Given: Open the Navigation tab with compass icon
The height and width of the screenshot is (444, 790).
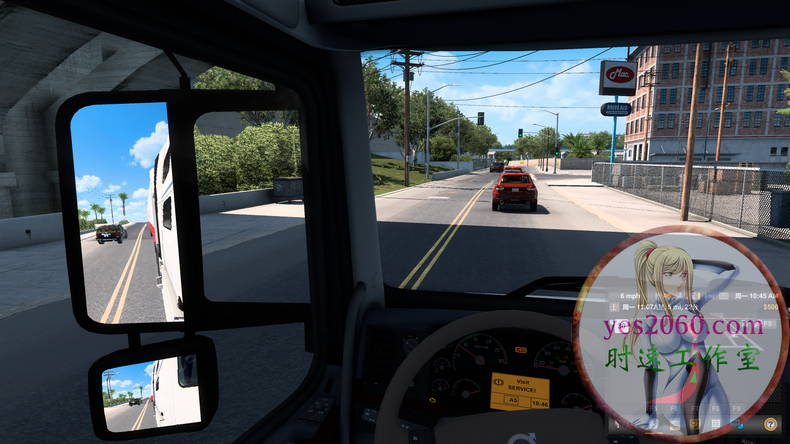Looking at the screenshot, I should [x=653, y=424].
